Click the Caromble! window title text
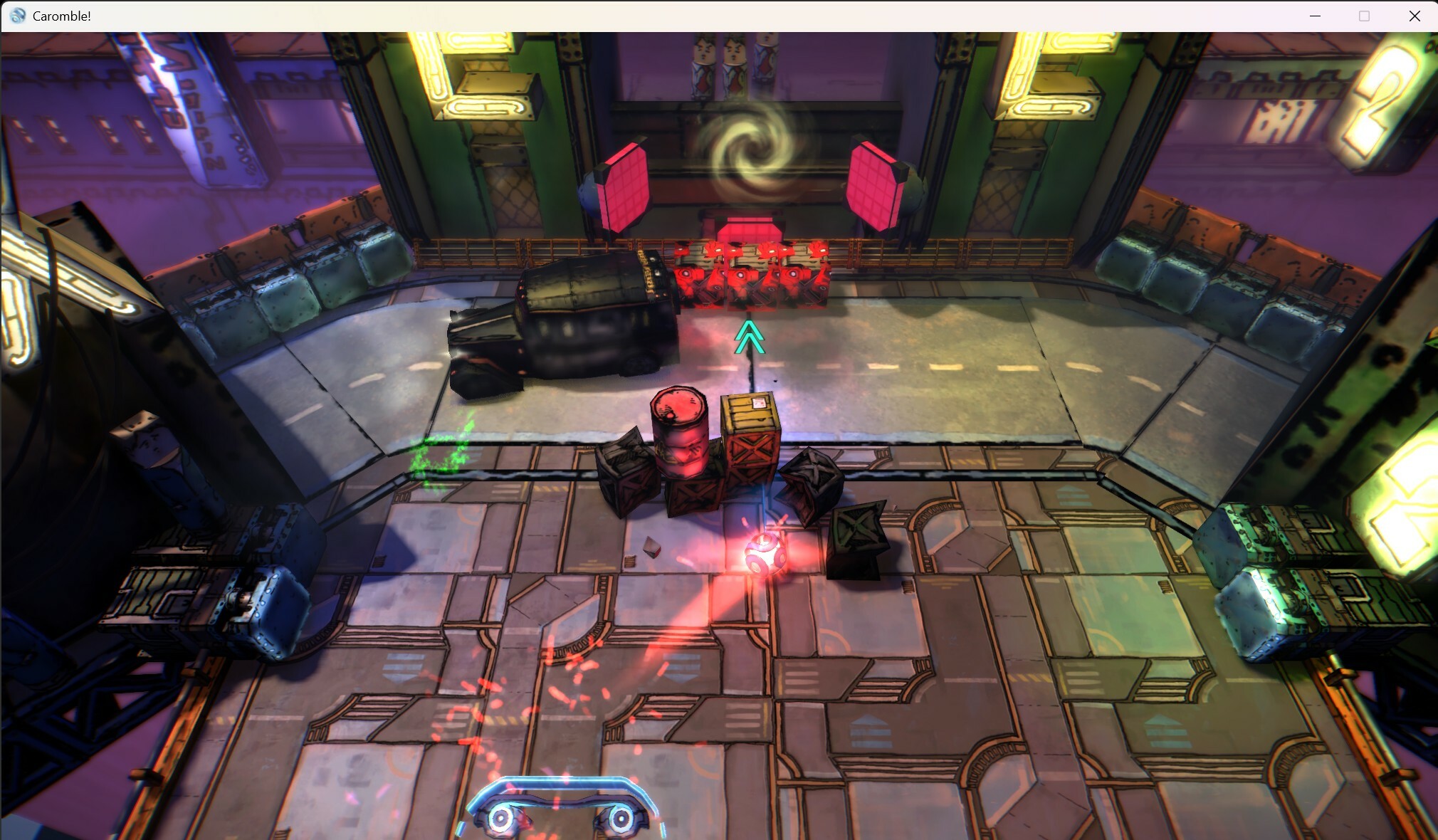The image size is (1438, 840). pyautogui.click(x=61, y=15)
